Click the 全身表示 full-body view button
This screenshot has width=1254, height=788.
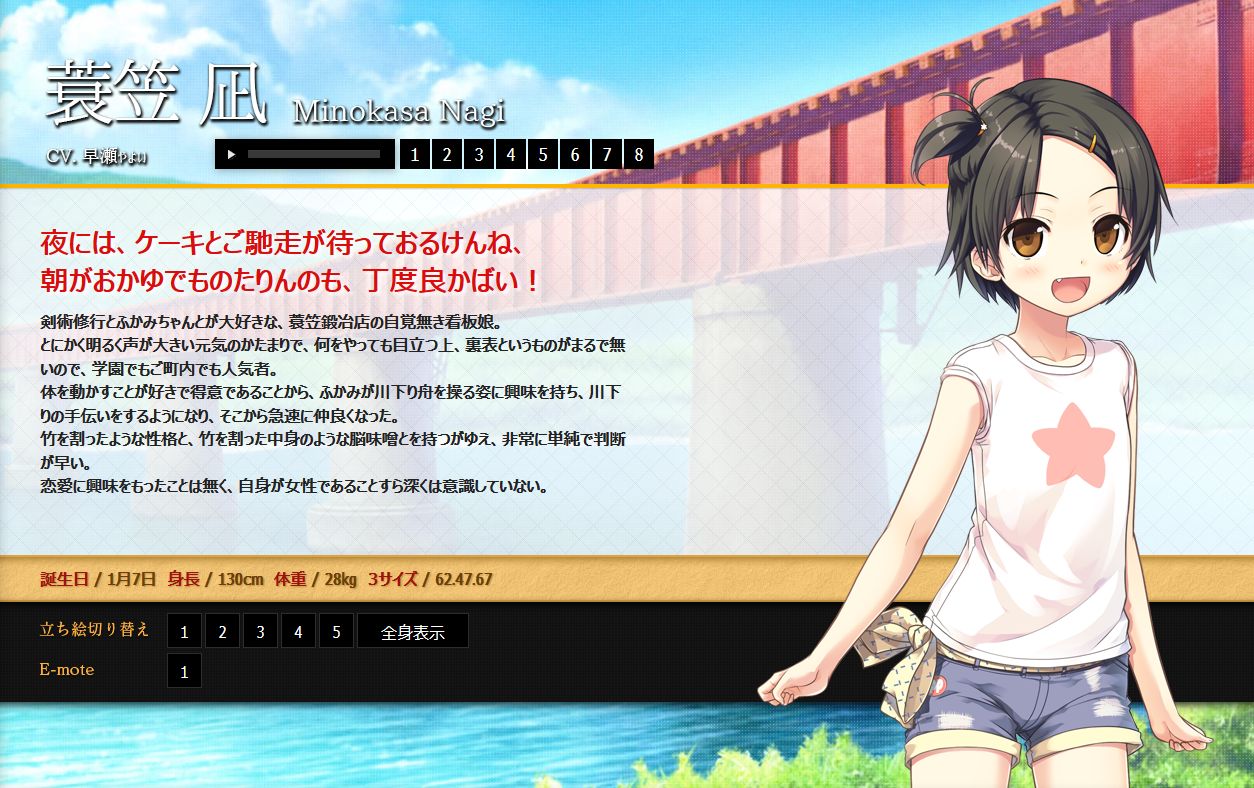pos(412,631)
